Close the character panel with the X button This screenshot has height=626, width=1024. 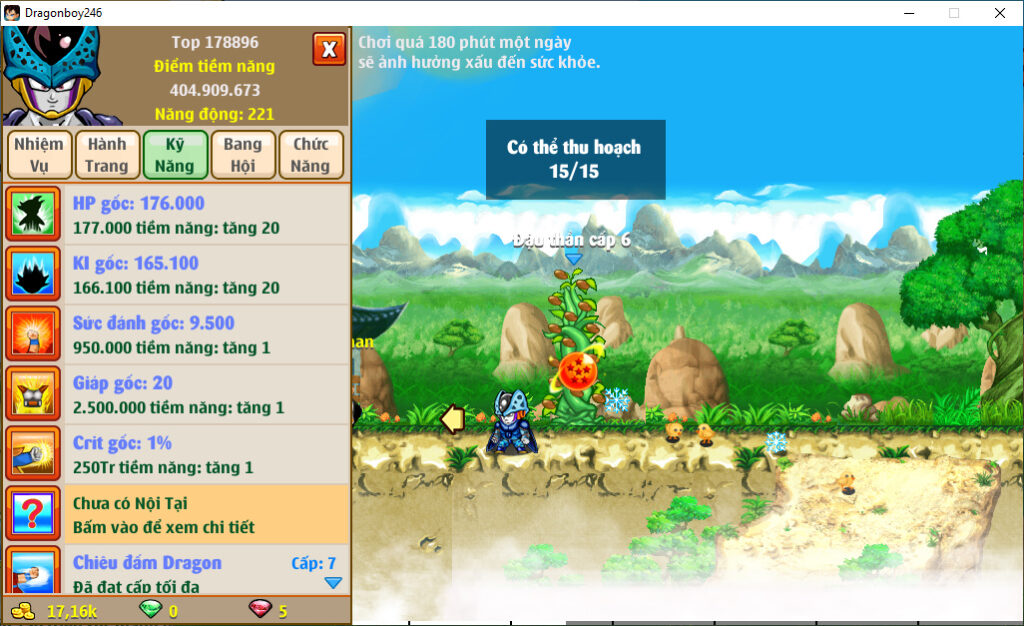point(329,48)
